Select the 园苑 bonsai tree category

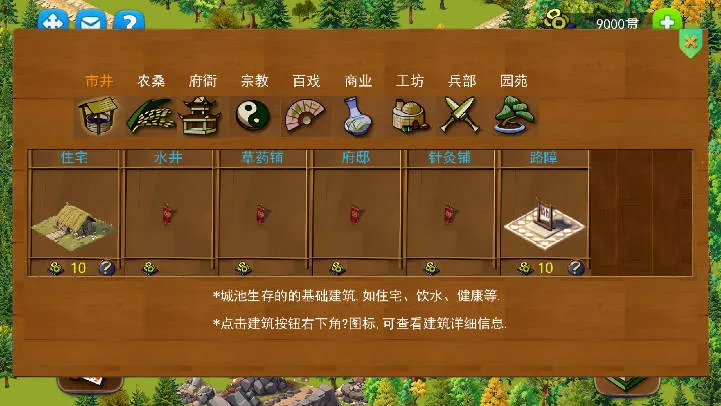(x=513, y=115)
